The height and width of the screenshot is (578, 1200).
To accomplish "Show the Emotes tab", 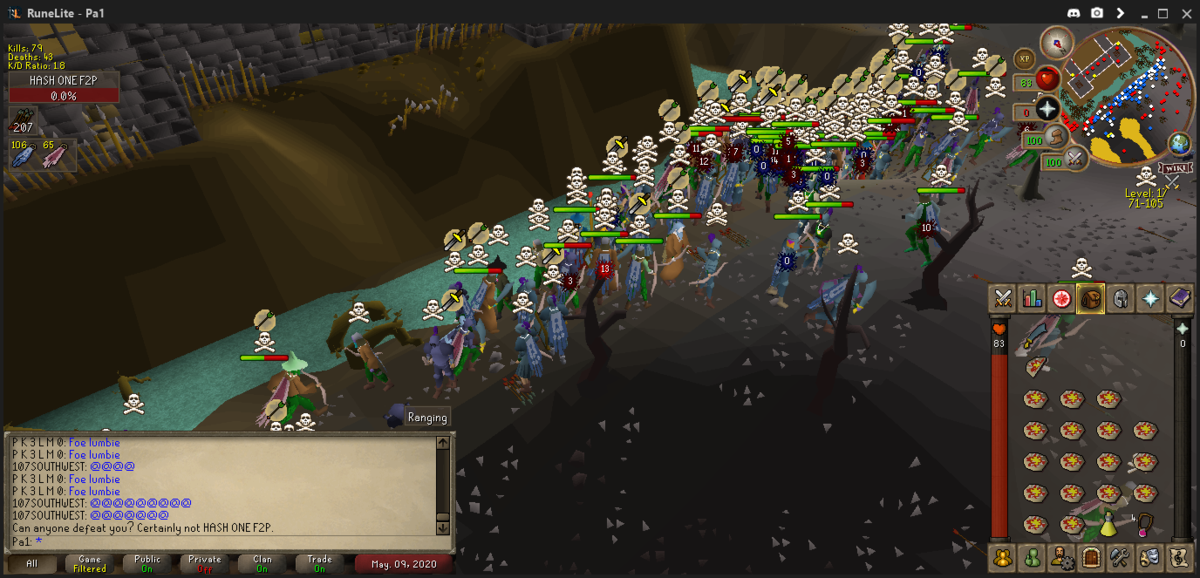I will coord(1150,556).
